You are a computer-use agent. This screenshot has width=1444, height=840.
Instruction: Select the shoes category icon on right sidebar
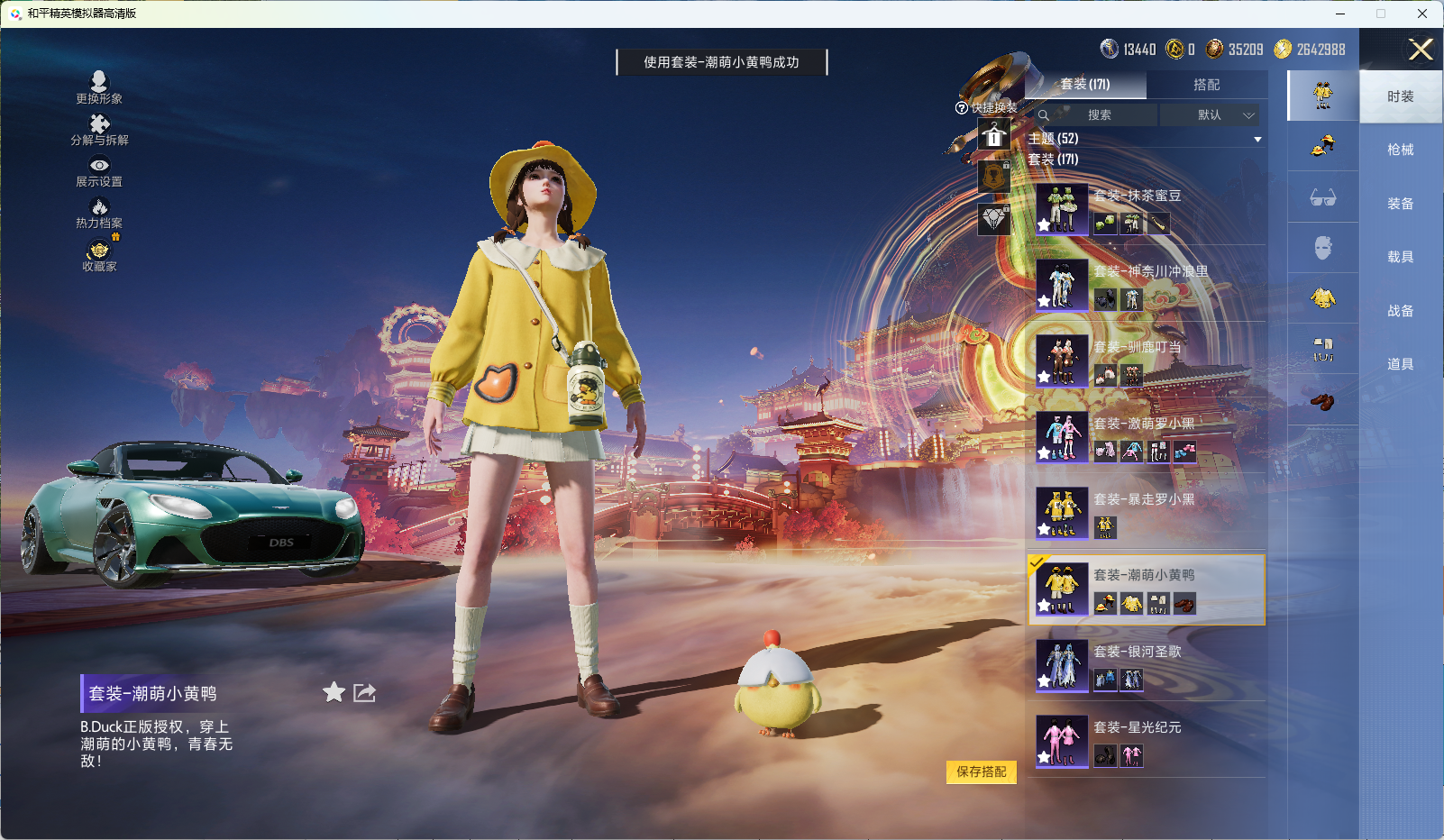point(1323,403)
